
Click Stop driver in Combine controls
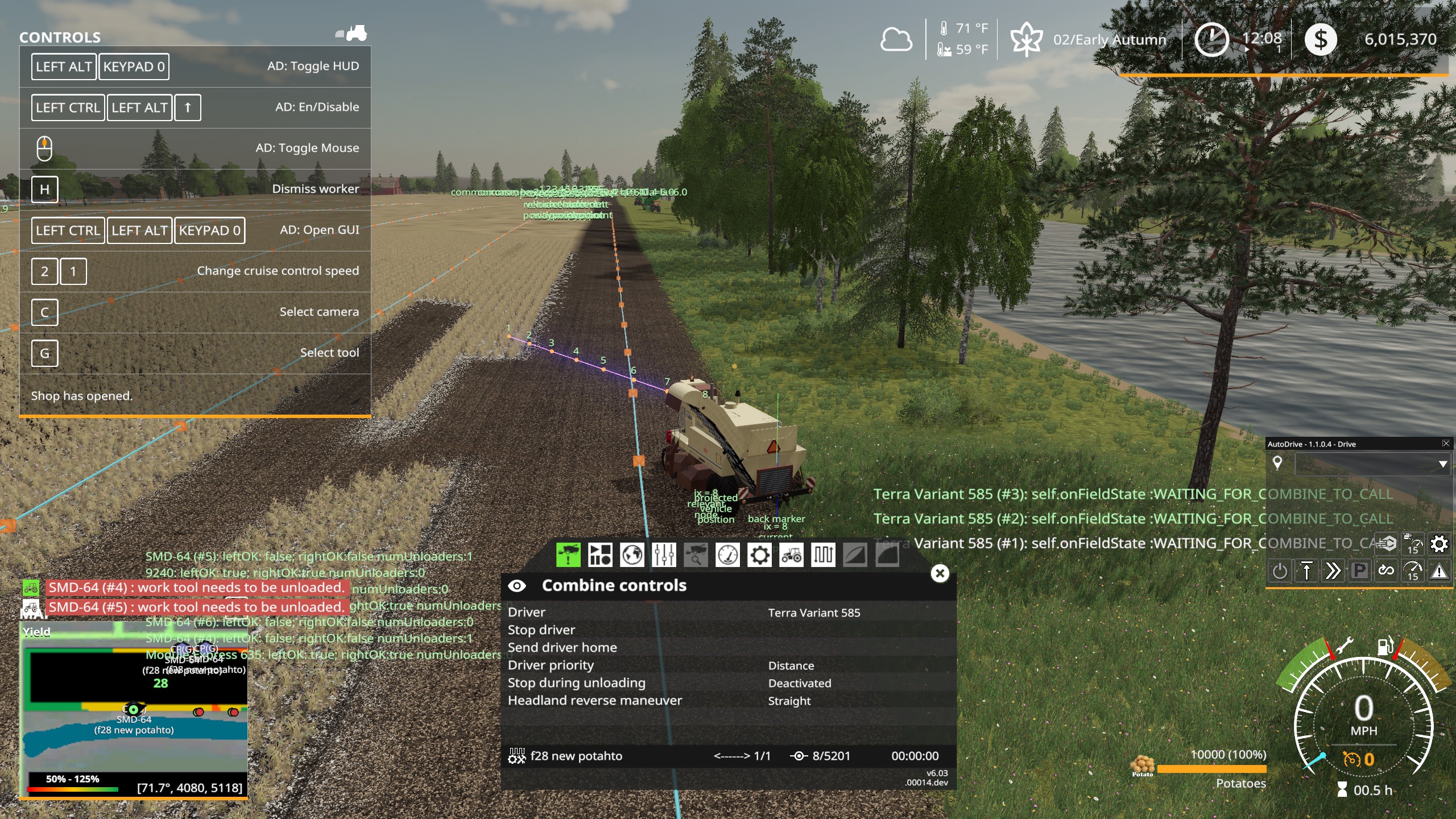(x=541, y=630)
